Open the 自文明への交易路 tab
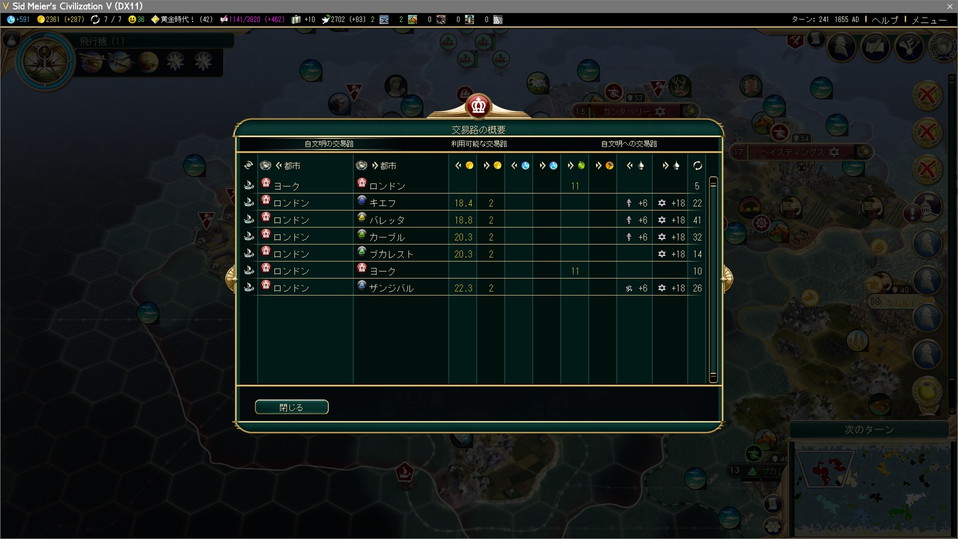This screenshot has height=539, width=958. [x=628, y=144]
